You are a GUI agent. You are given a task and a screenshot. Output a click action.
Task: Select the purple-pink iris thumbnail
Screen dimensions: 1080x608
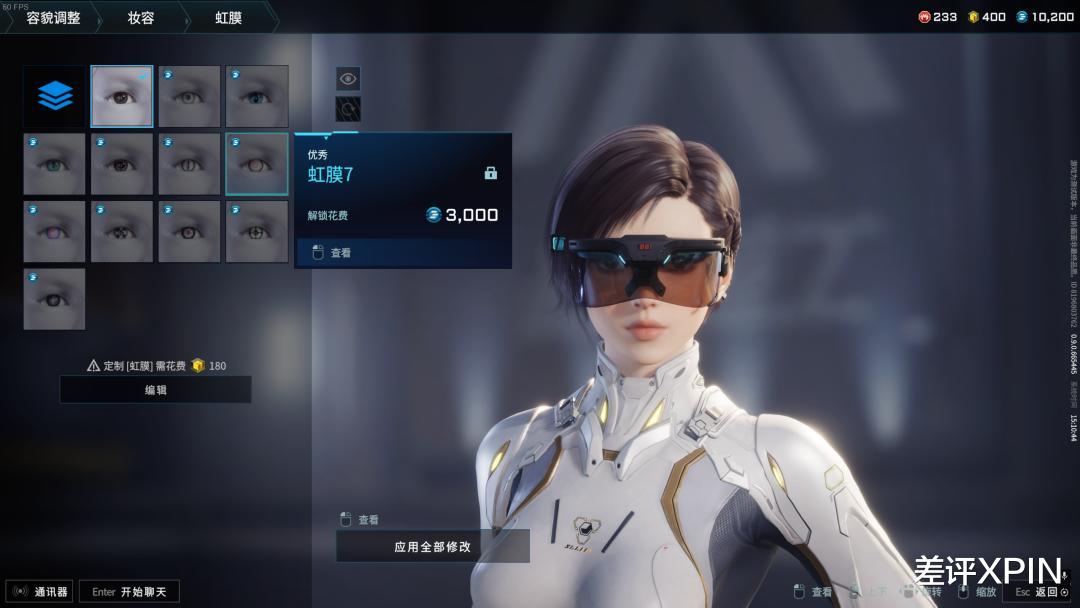coord(54,231)
